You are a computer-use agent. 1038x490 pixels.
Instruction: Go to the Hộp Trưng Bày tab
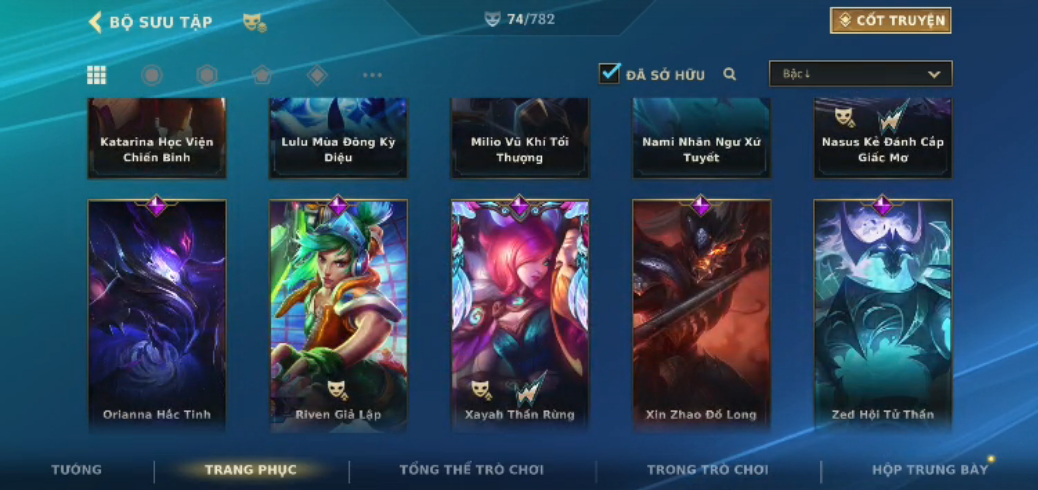[930, 470]
